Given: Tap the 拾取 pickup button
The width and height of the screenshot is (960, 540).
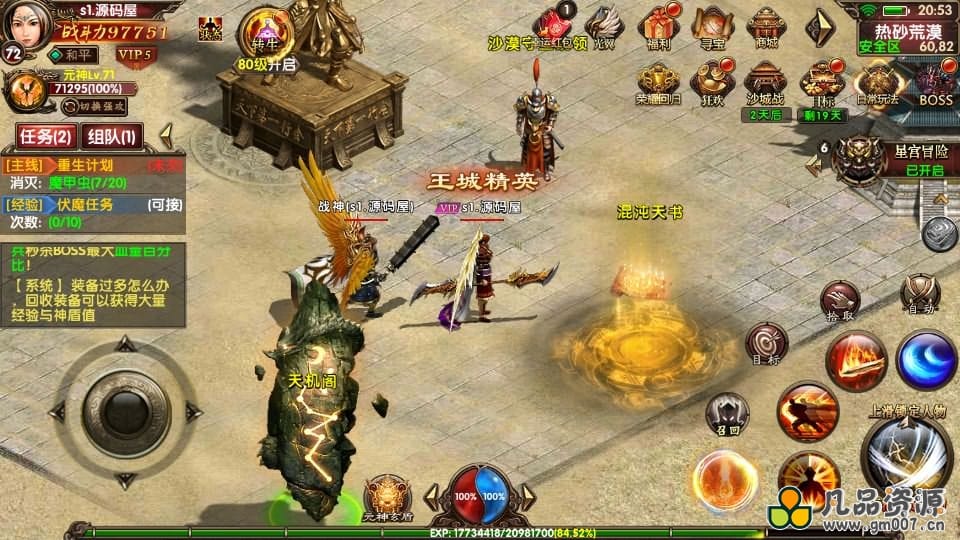Looking at the screenshot, I should pyautogui.click(x=839, y=299).
